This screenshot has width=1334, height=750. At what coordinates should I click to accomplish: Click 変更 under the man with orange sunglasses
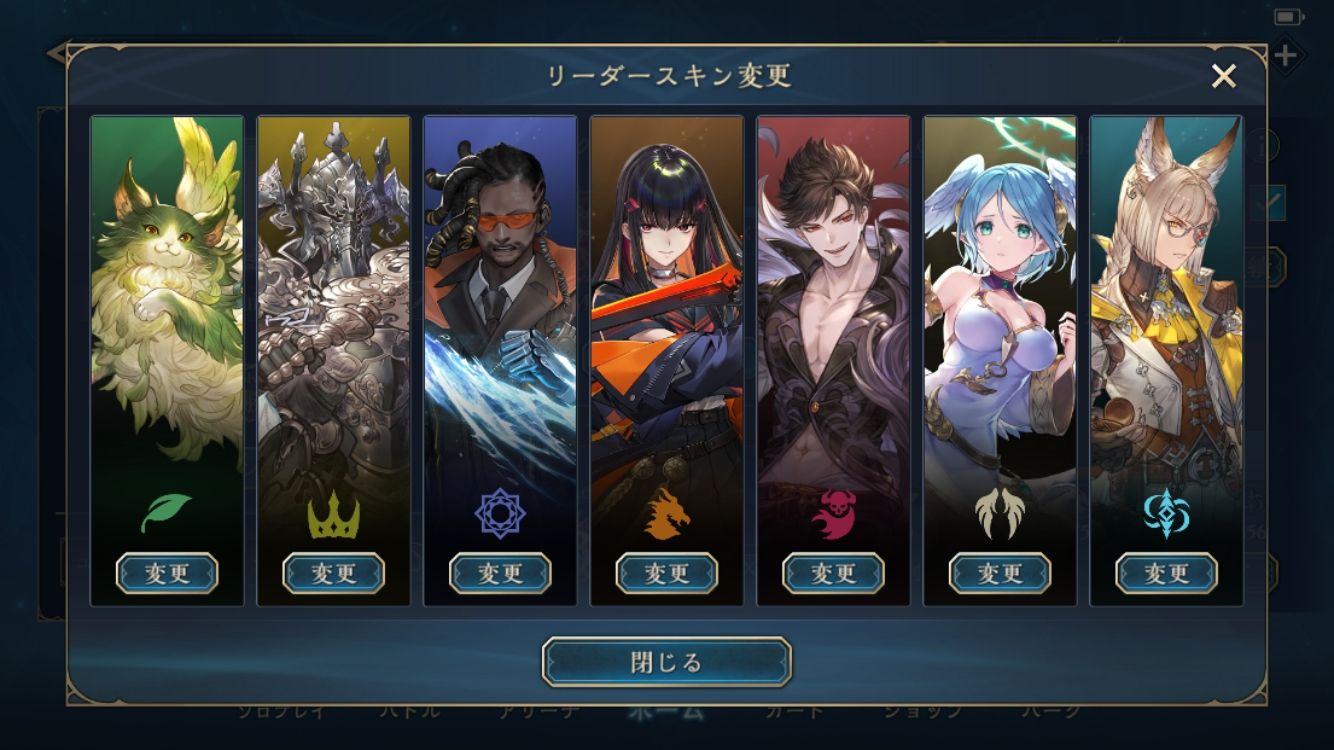[500, 573]
